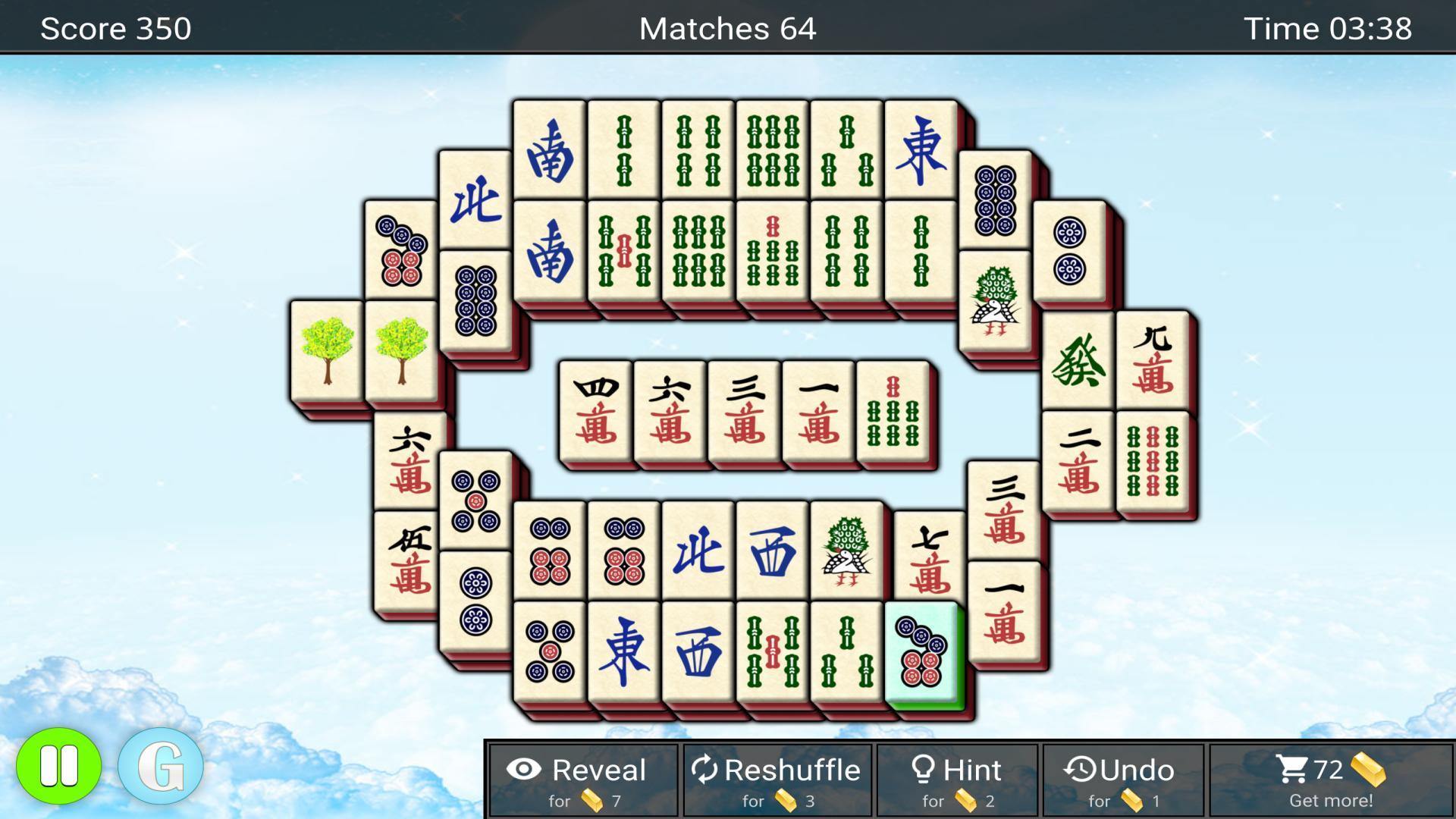Click the blue G circle icon
Viewport: 1456px width, 819px height.
coord(162,766)
